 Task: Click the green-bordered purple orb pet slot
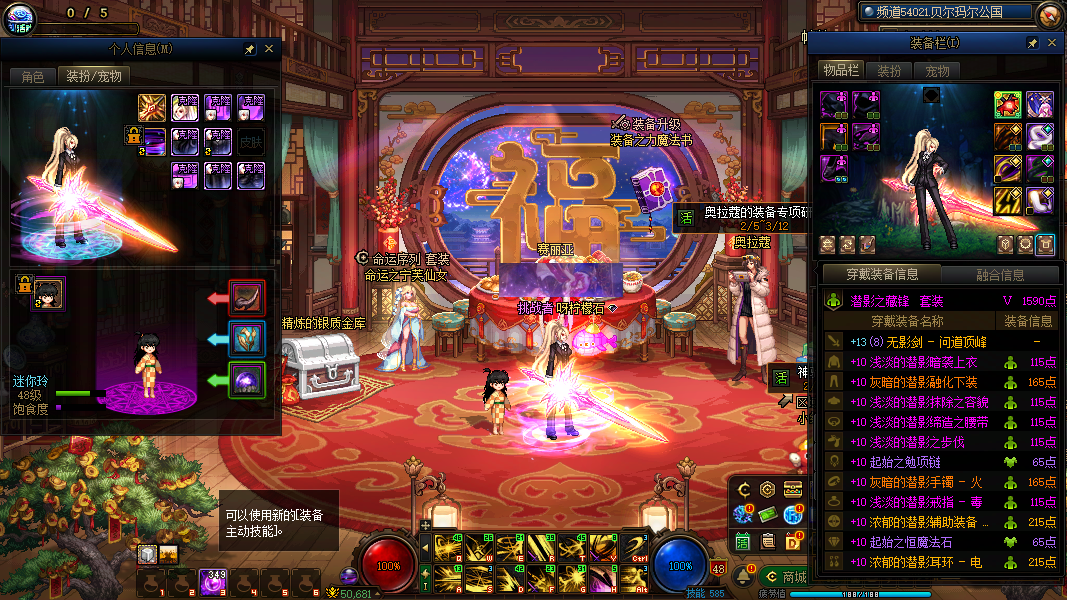click(247, 380)
